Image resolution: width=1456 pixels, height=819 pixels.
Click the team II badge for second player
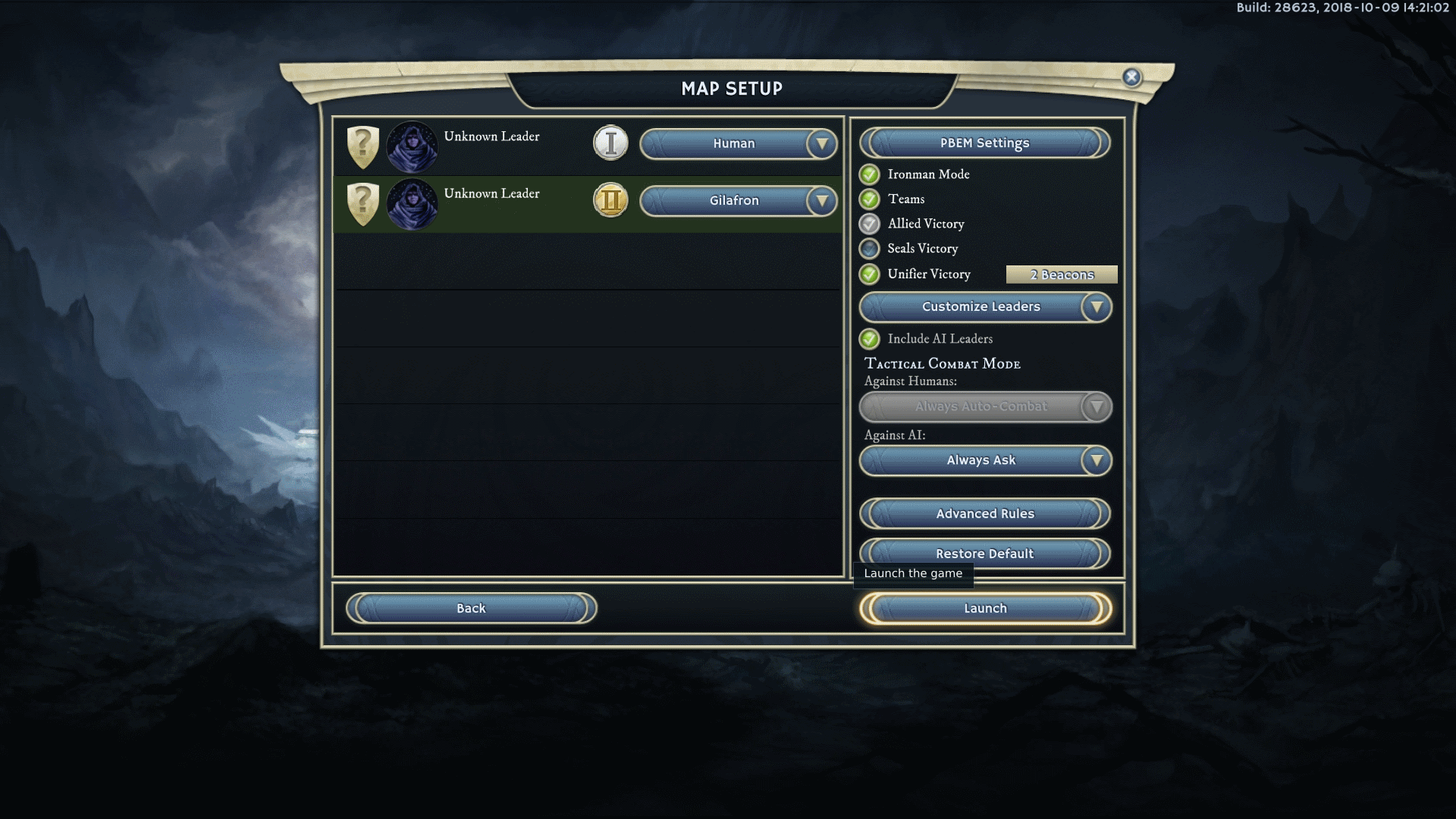(610, 201)
